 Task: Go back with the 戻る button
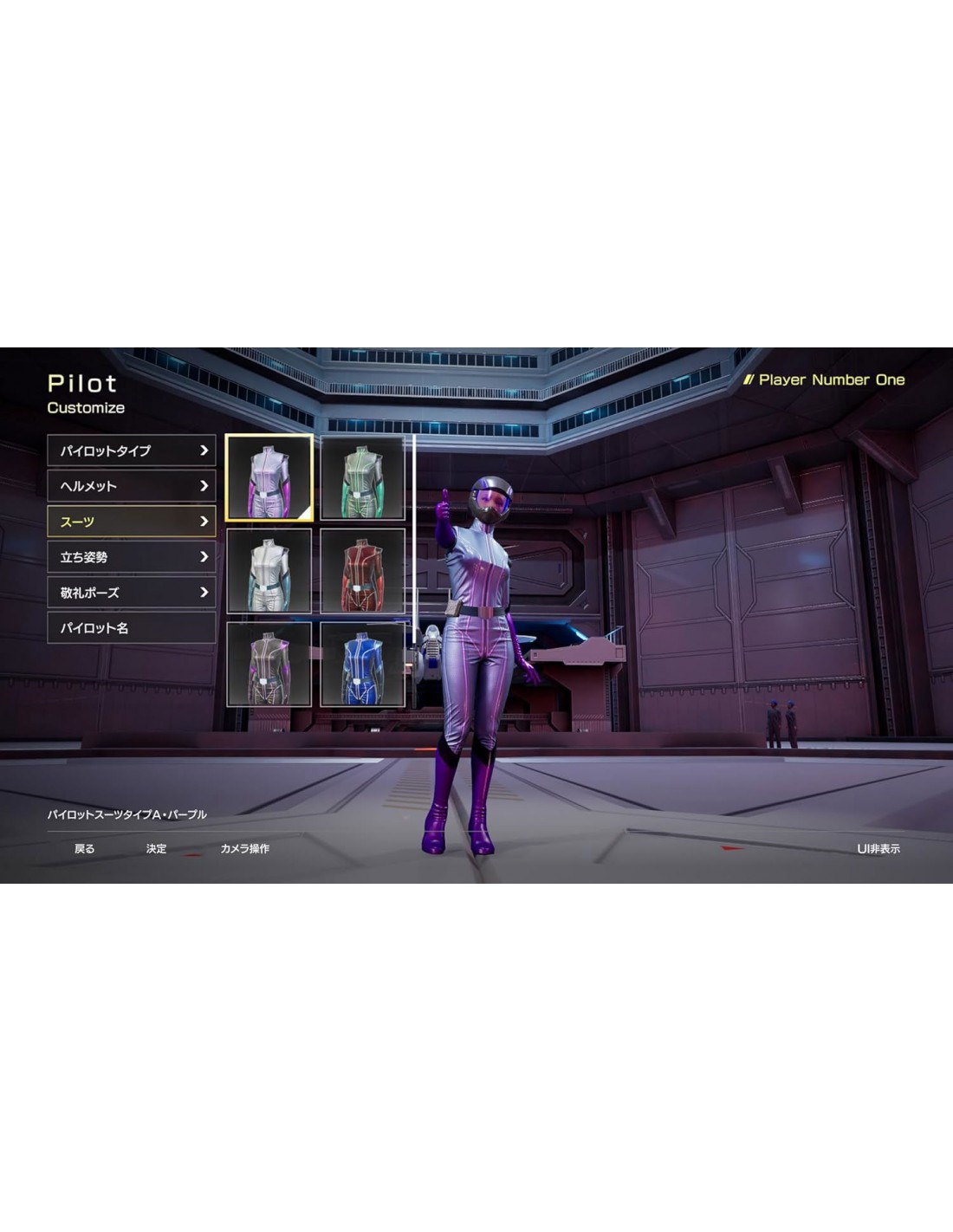pyautogui.click(x=84, y=849)
